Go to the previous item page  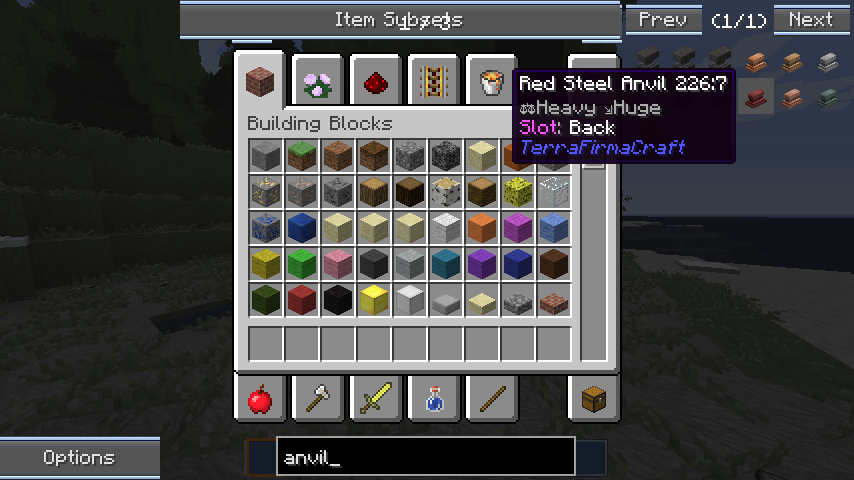click(x=662, y=20)
